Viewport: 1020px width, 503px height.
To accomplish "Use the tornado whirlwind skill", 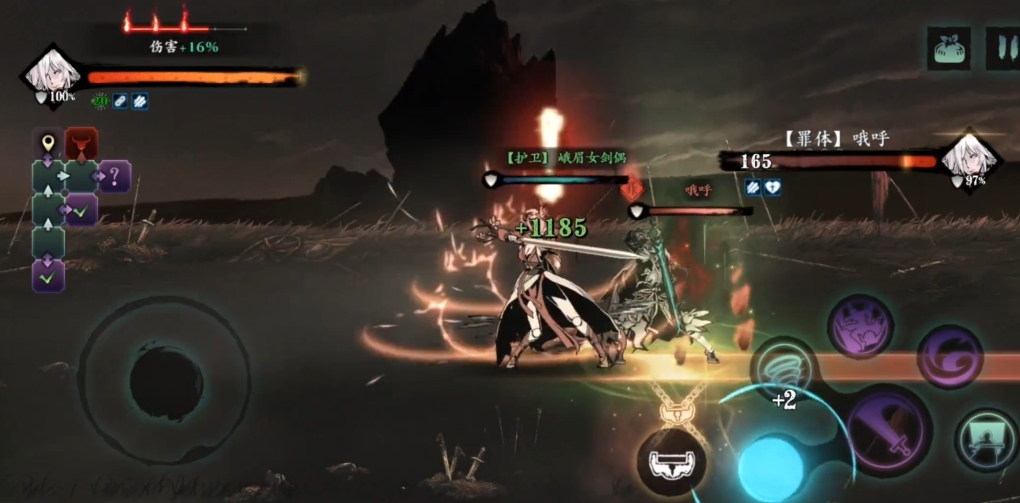I will 784,371.
